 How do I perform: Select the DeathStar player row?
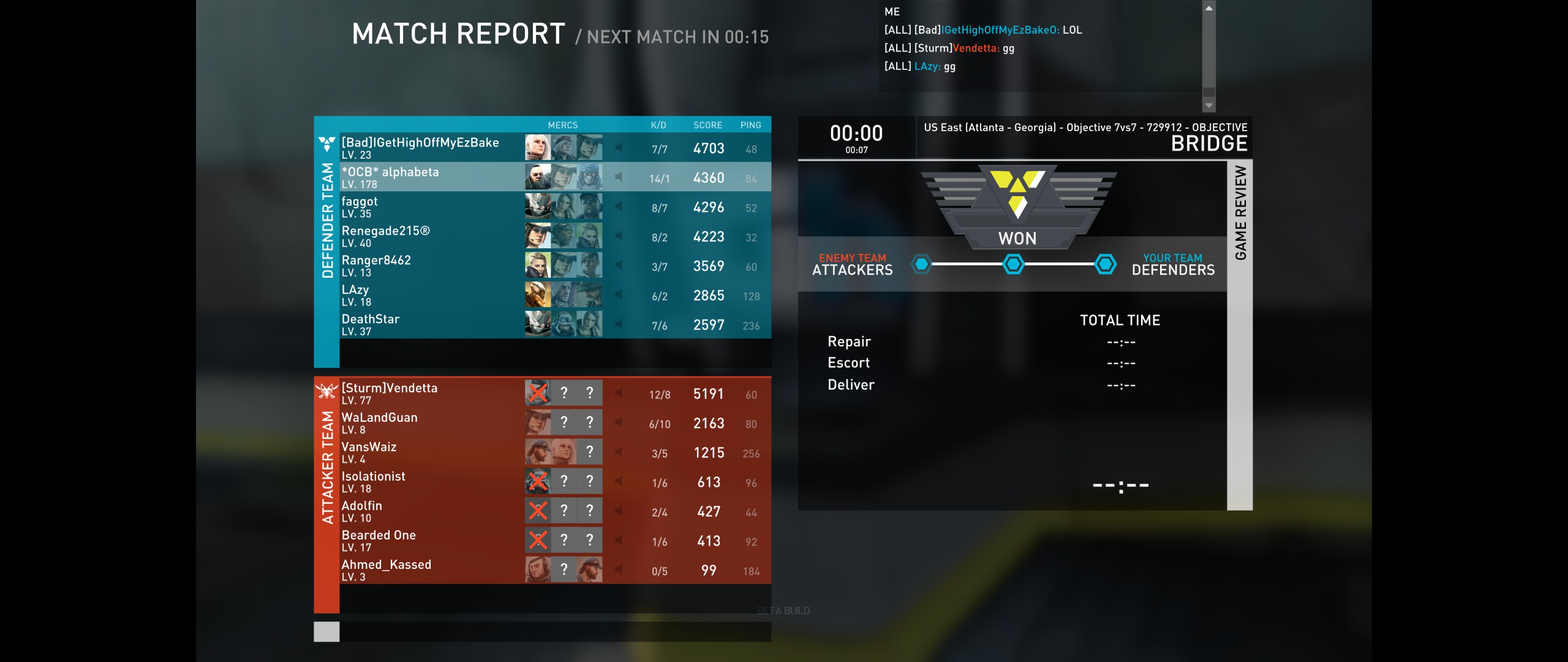[x=429, y=324]
